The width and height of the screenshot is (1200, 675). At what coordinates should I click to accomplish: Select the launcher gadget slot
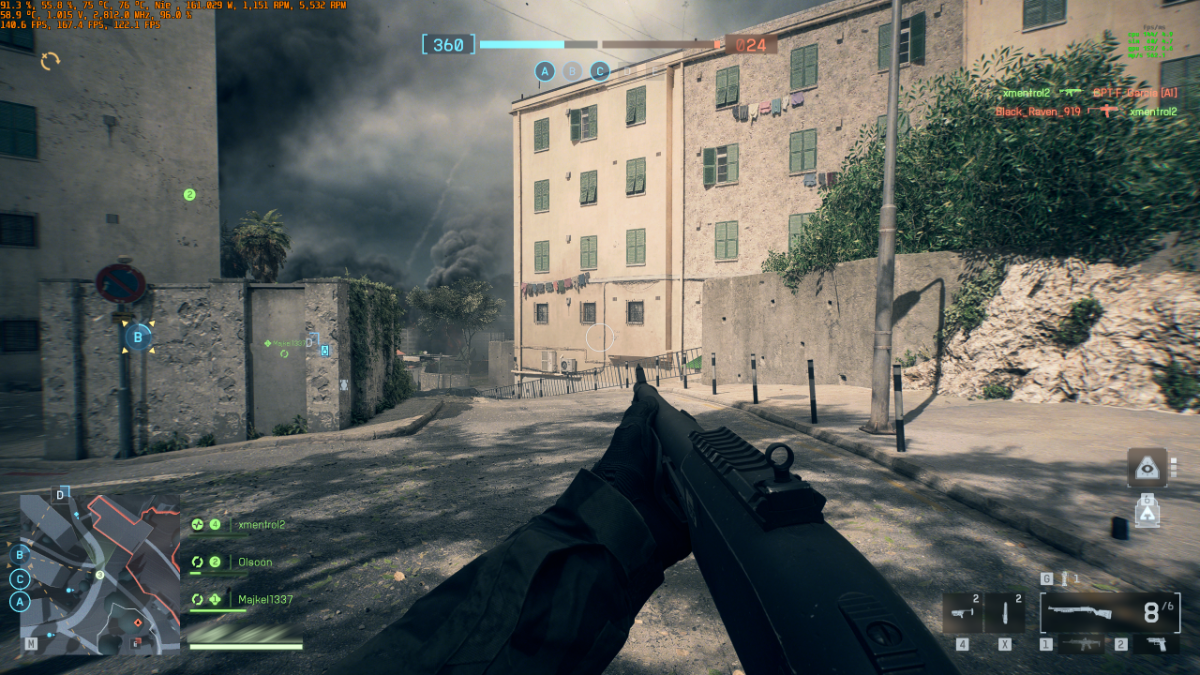click(964, 612)
